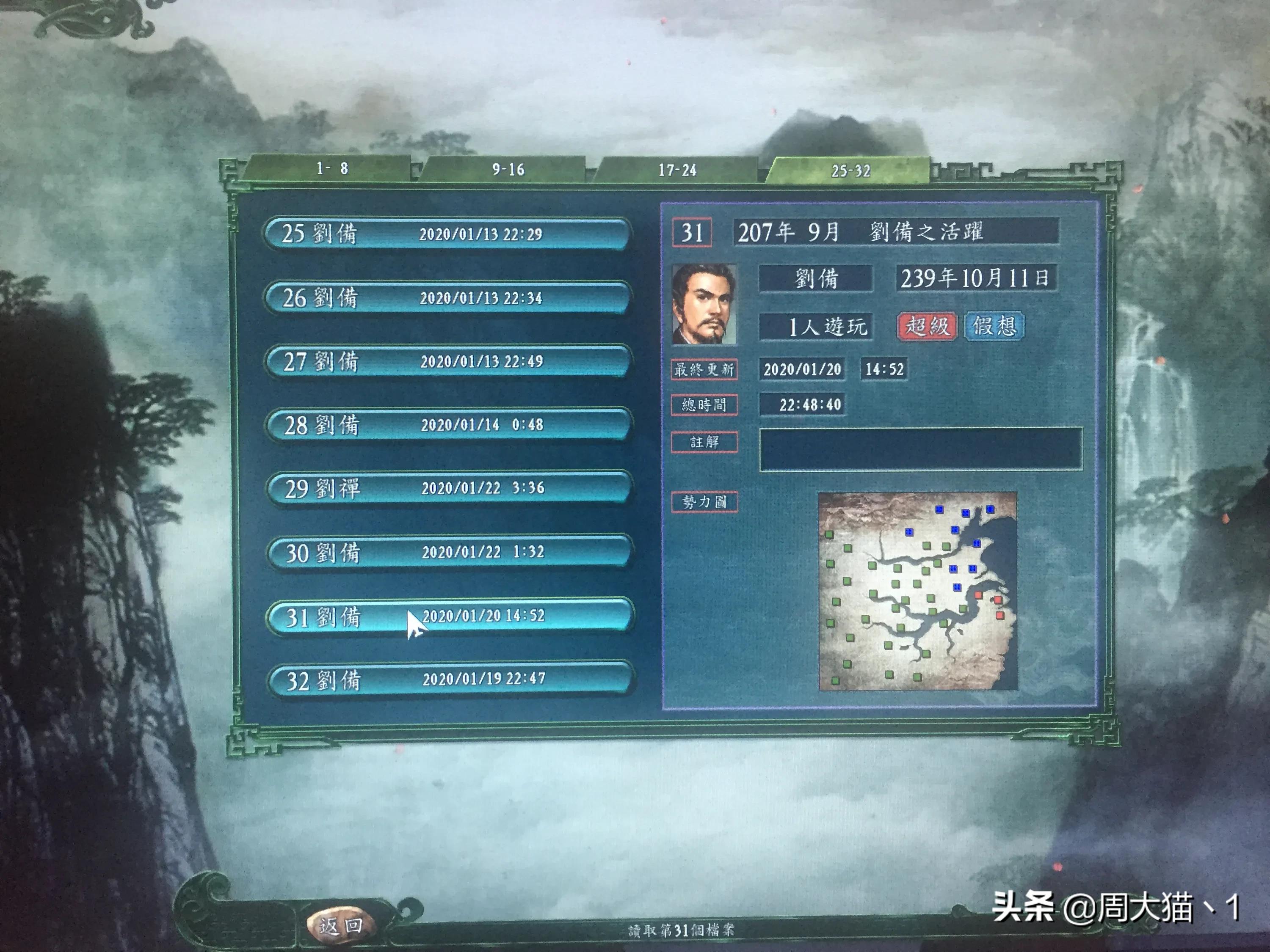Pick save slot 28 劉備
The image size is (1270, 952).
tap(448, 425)
